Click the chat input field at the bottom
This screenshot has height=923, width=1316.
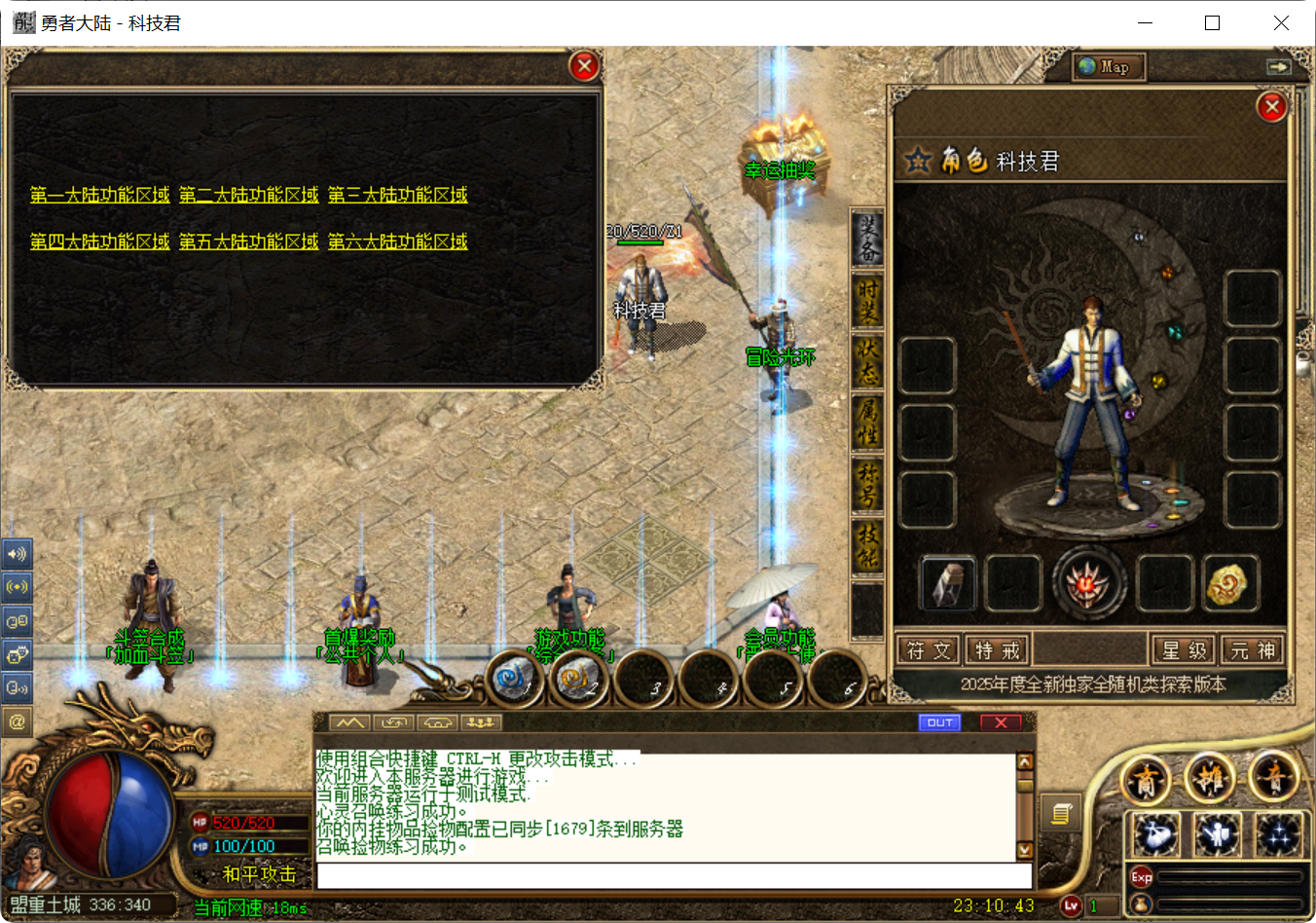(x=672, y=875)
